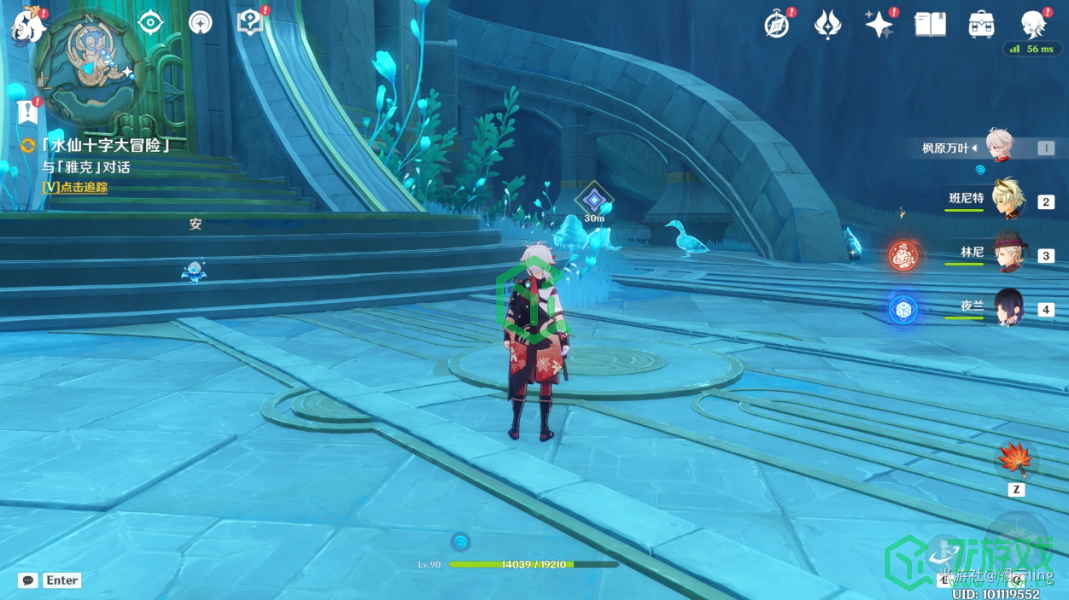Click the eye-shaped icon beside the minimap

(150, 22)
